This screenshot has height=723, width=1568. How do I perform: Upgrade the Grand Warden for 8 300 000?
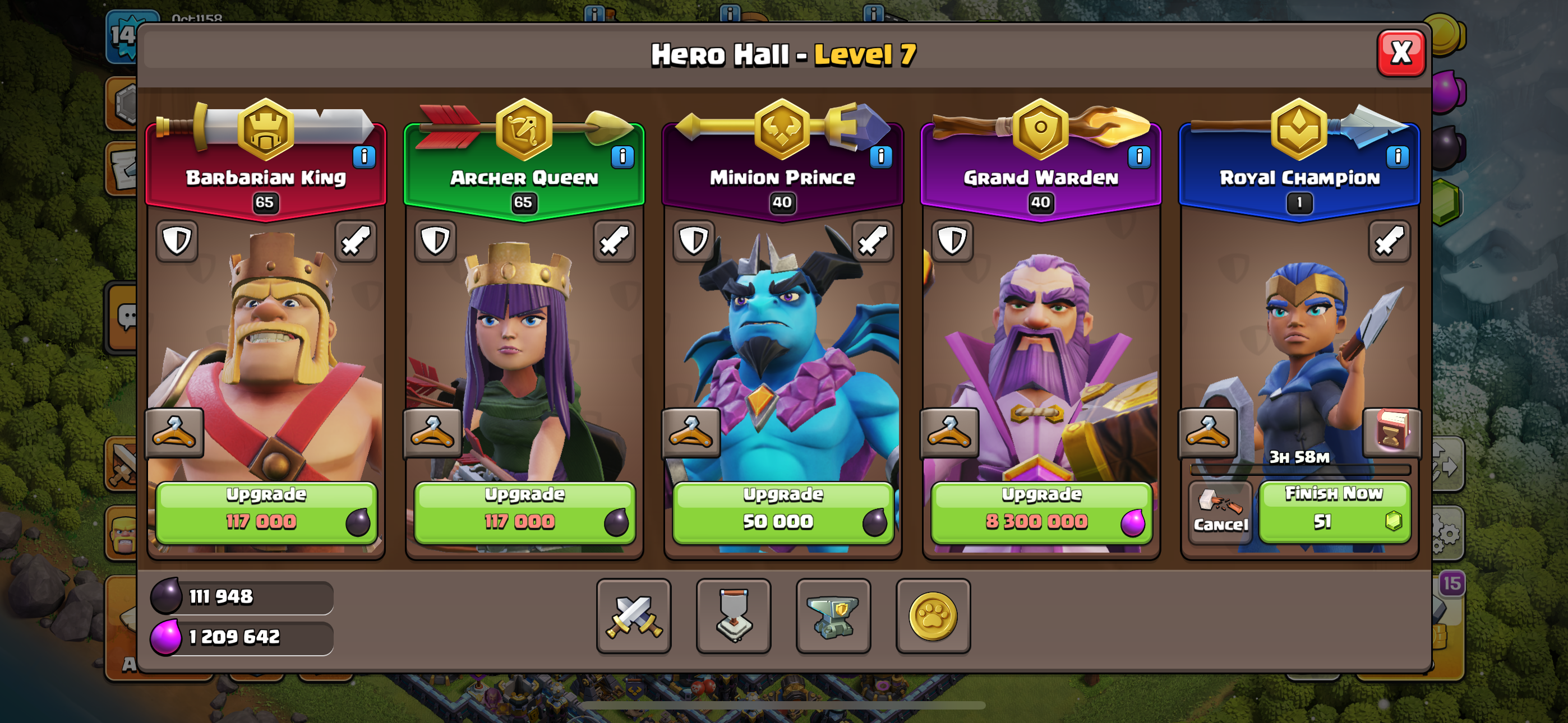click(x=1041, y=512)
